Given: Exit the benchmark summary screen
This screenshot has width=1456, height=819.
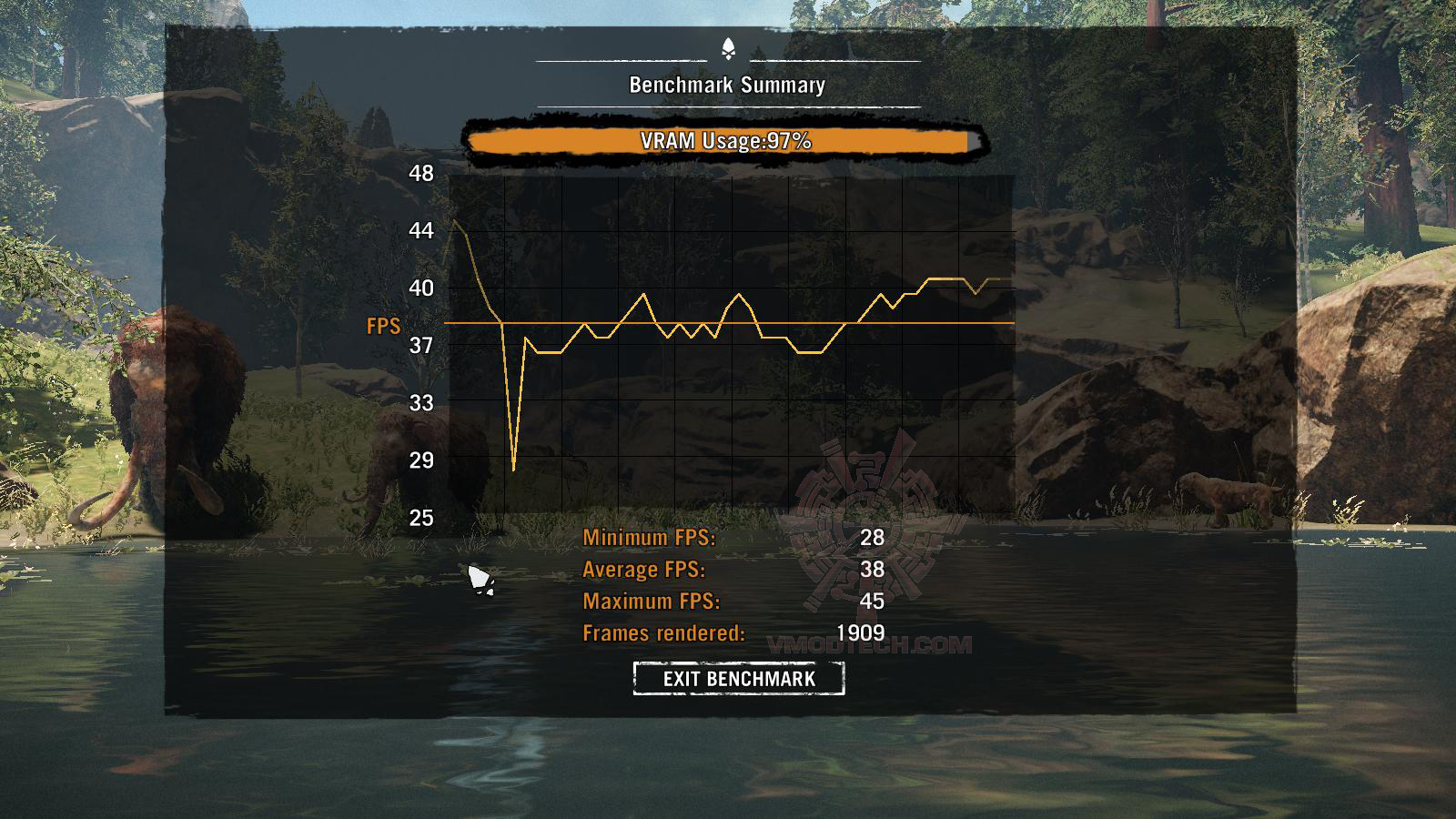Looking at the screenshot, I should 739,679.
